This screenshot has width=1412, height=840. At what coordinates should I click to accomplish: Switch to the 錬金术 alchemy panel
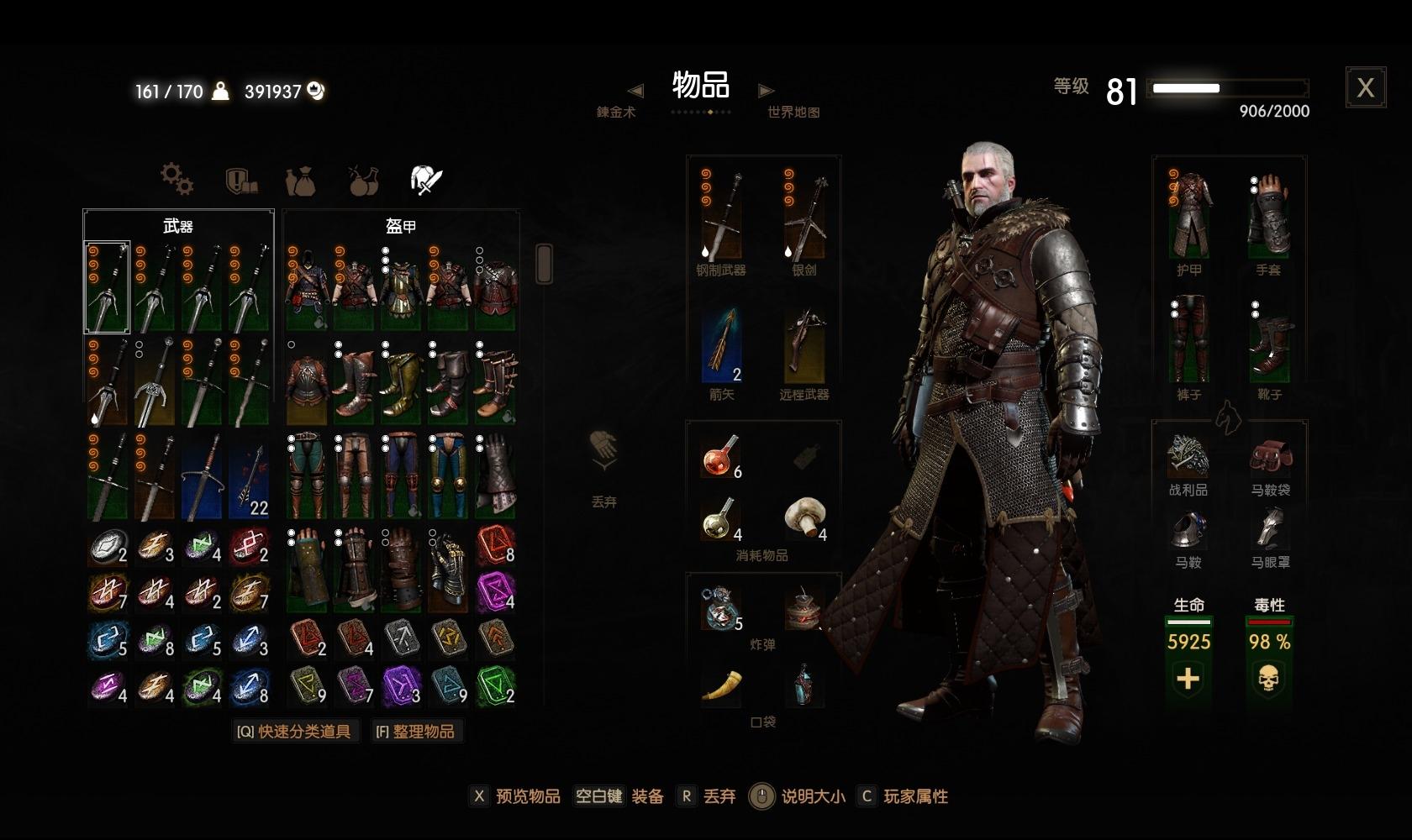617,112
